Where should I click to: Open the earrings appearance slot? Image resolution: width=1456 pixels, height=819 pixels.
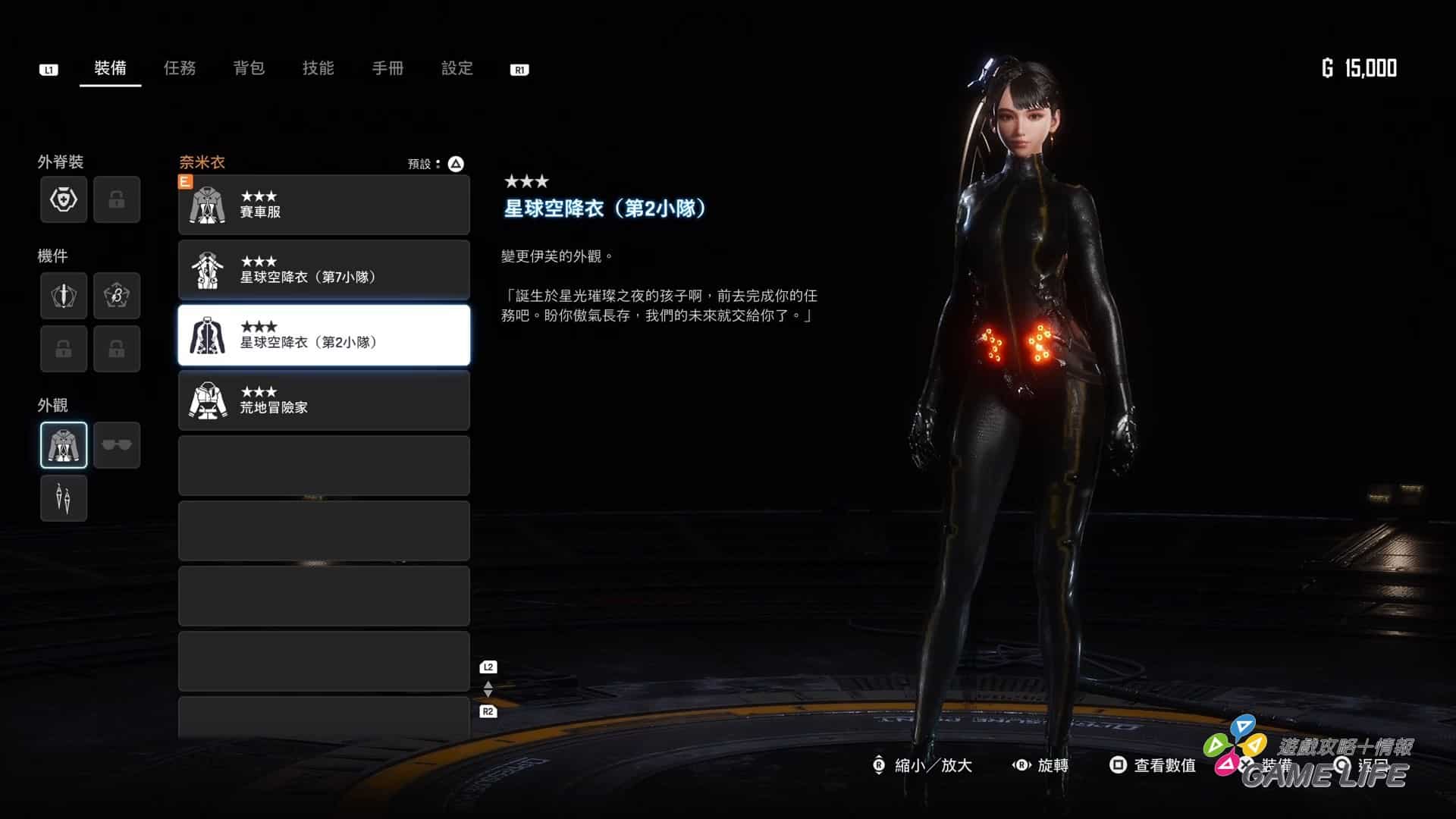point(64,498)
